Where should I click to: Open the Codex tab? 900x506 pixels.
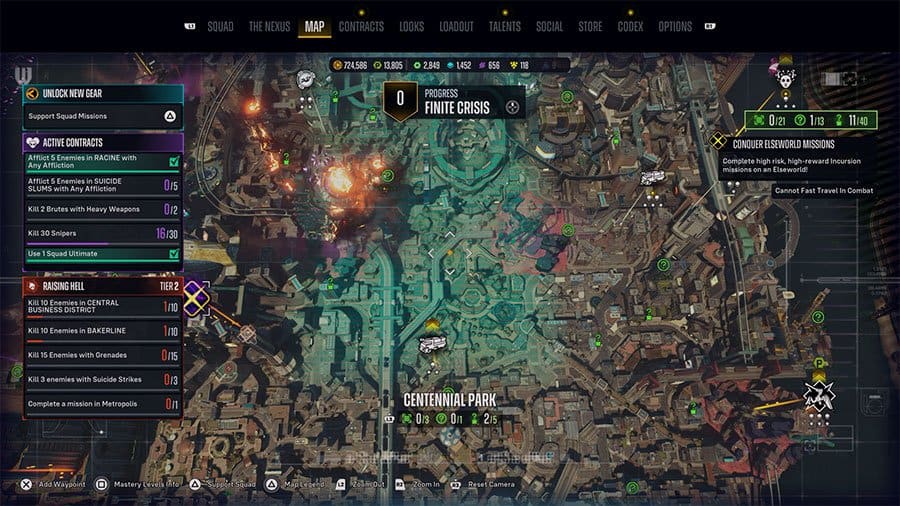point(631,26)
